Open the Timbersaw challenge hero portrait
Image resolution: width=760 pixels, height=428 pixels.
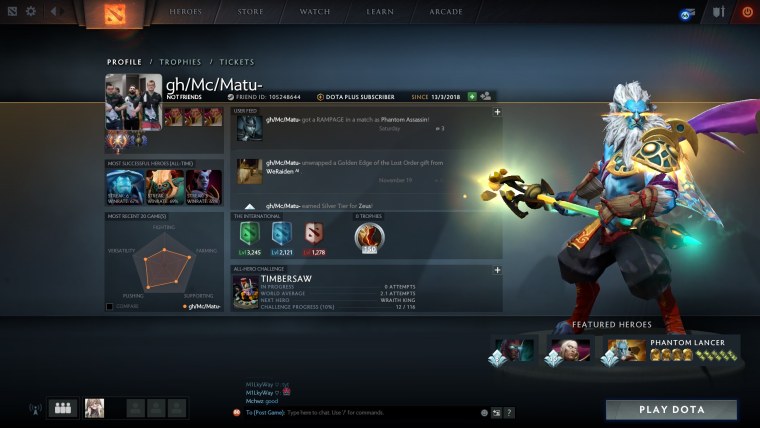(x=246, y=292)
